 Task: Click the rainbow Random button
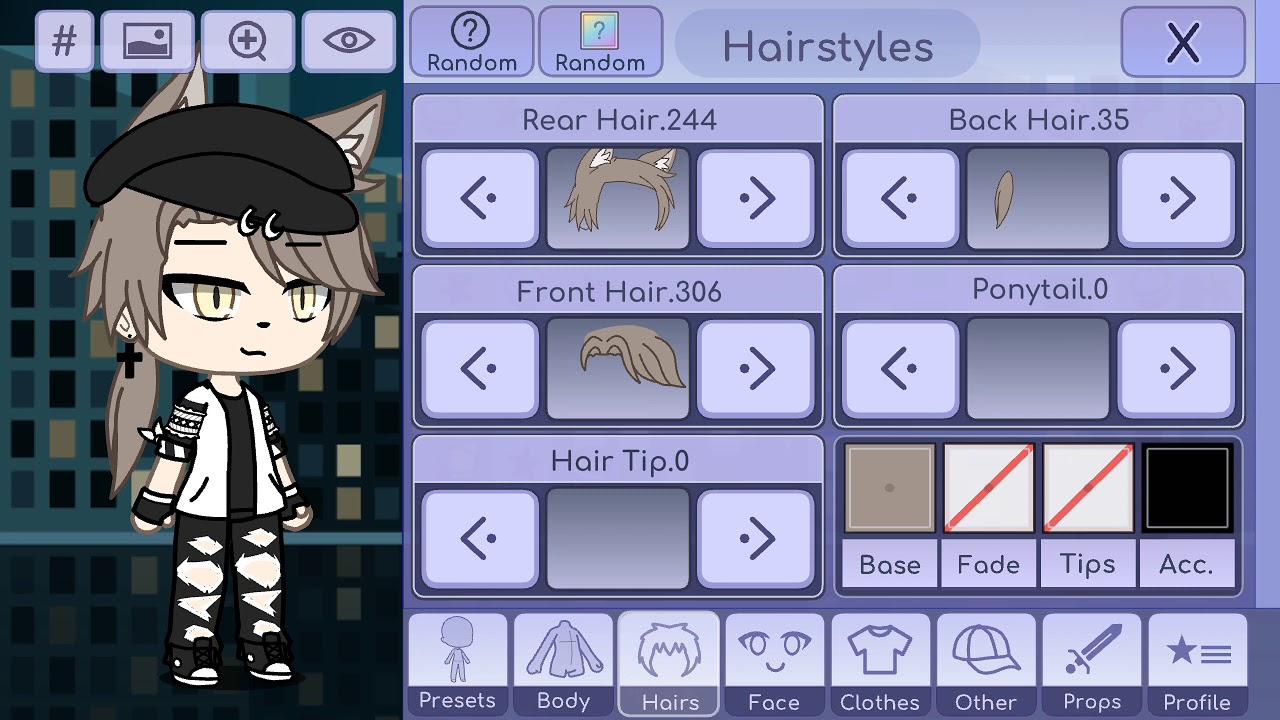pos(600,41)
